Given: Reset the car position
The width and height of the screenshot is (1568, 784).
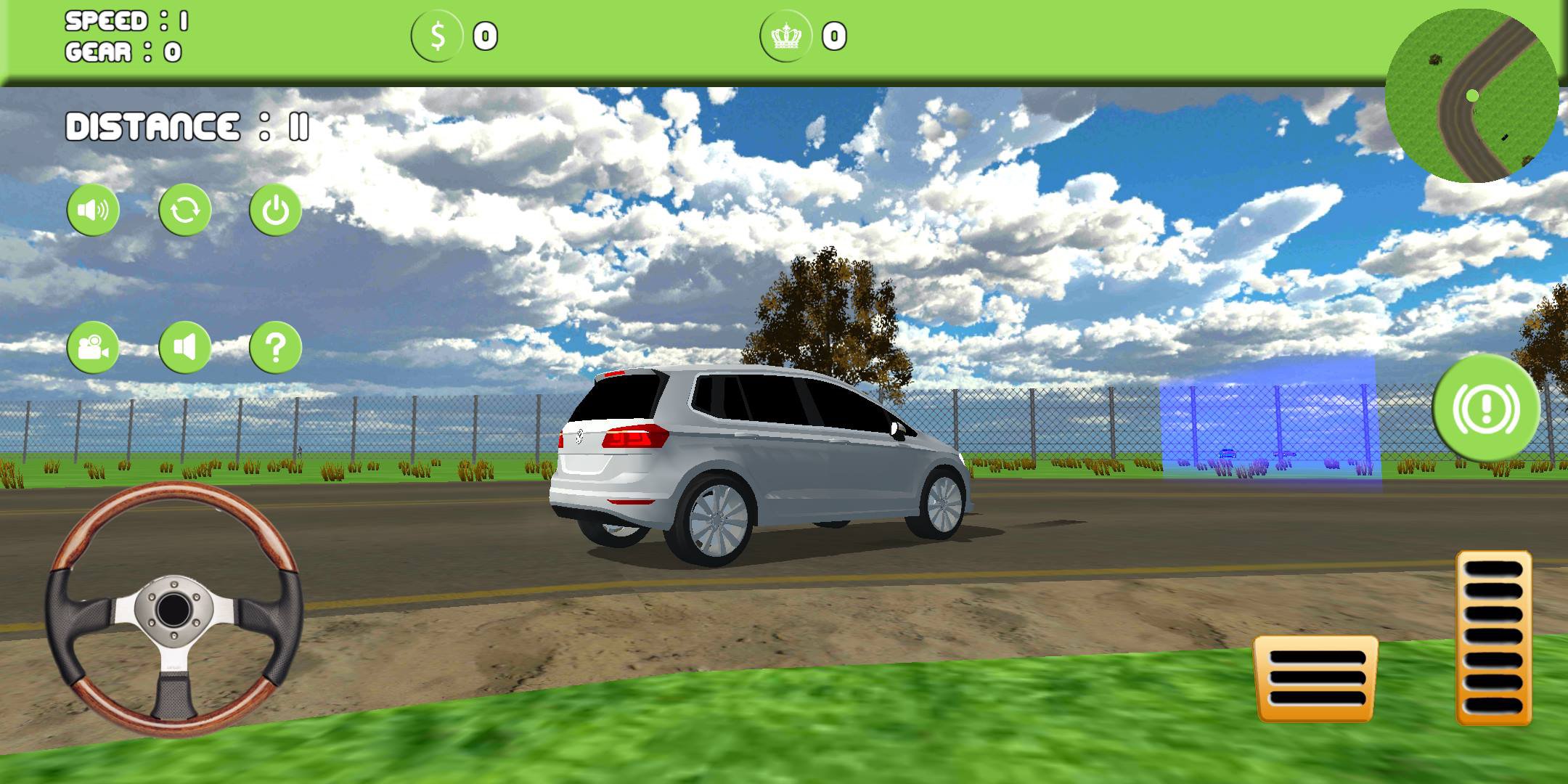Looking at the screenshot, I should (184, 209).
